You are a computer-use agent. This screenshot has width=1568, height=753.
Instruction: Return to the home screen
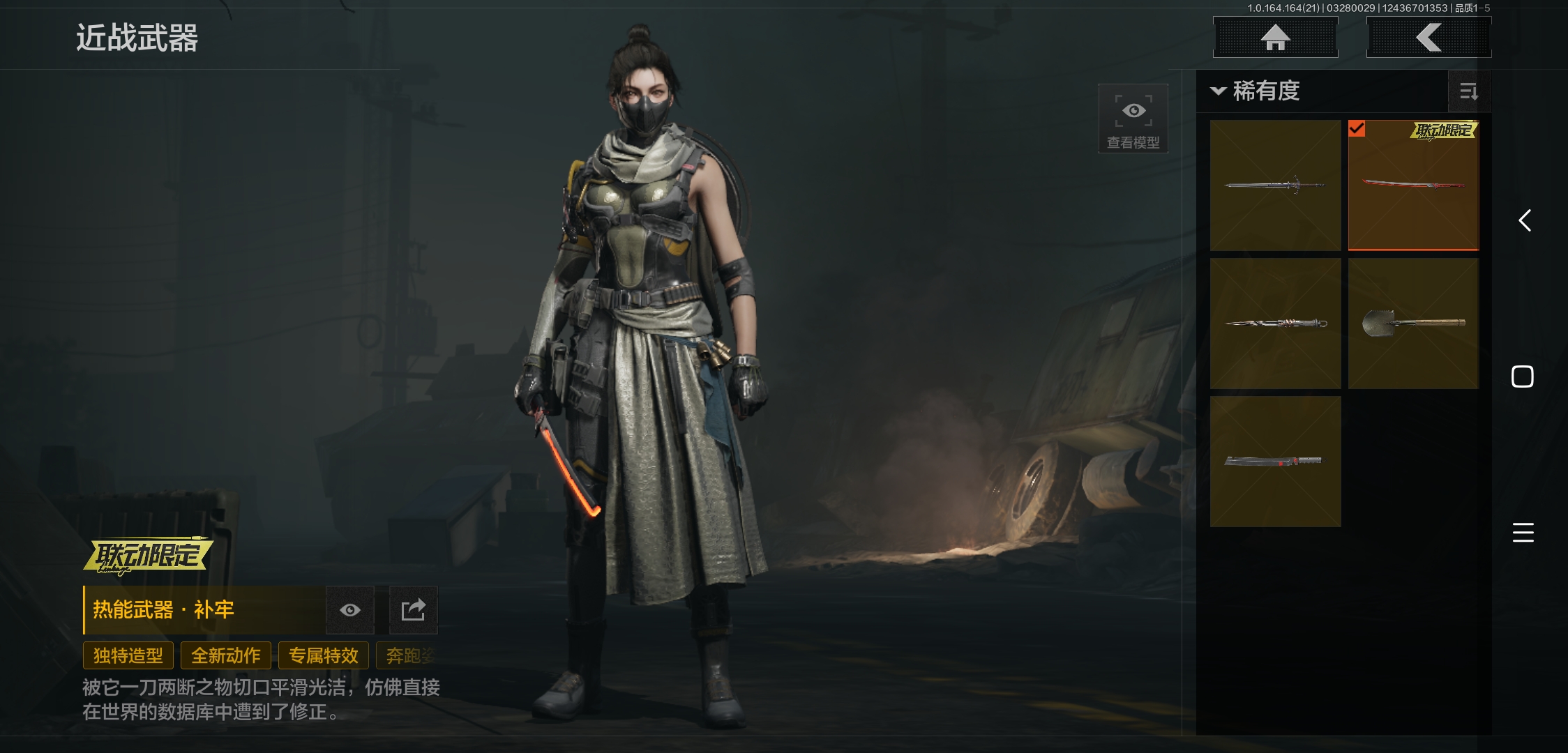tap(1275, 38)
